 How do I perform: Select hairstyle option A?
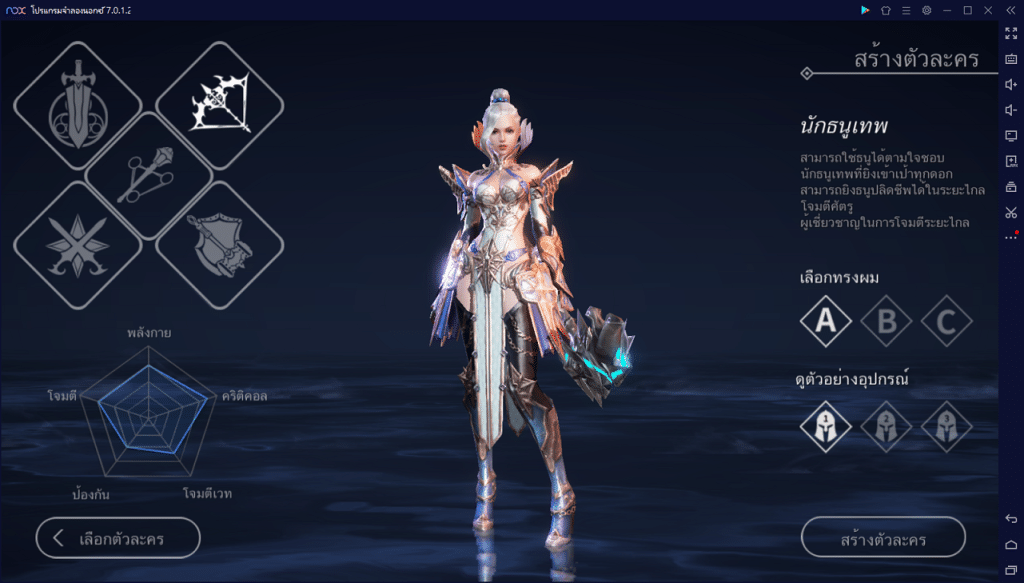(x=826, y=321)
